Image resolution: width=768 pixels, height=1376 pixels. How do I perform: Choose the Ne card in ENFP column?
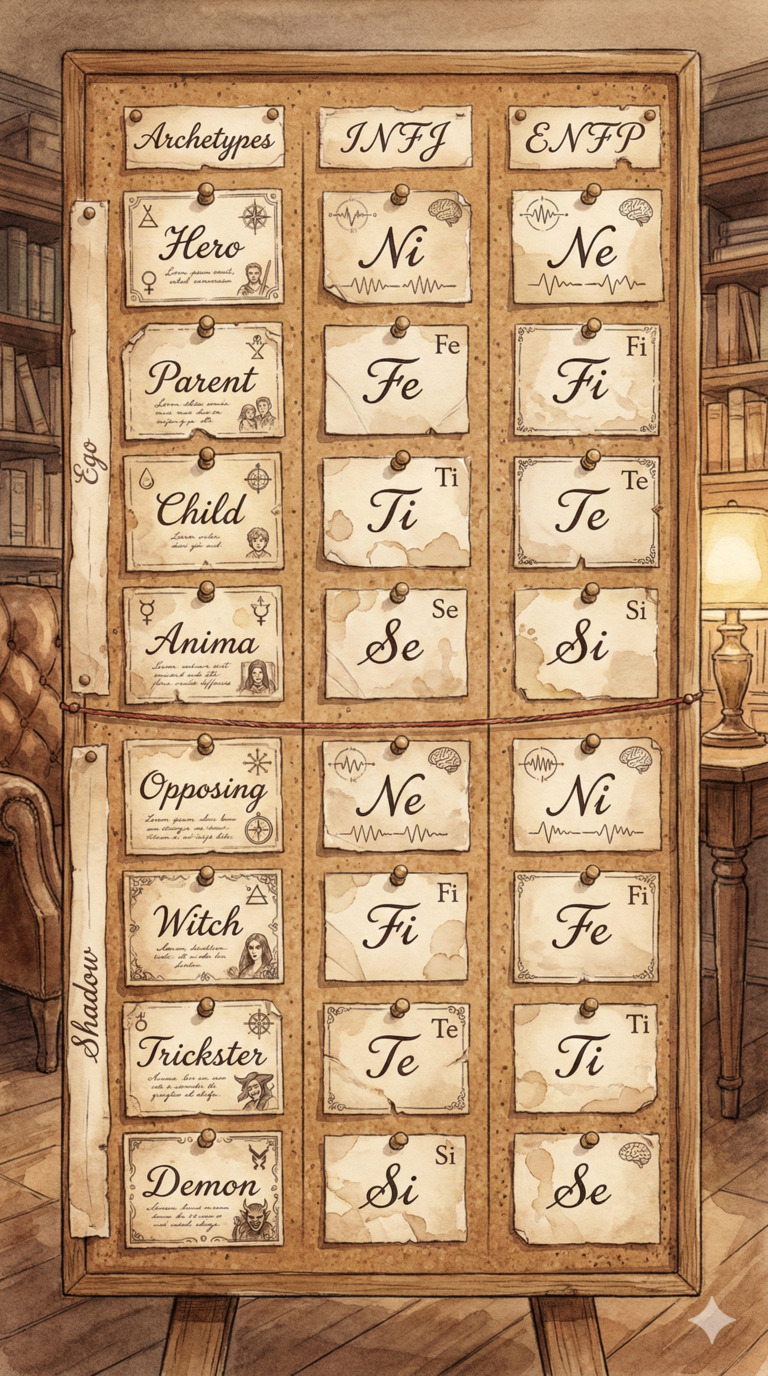click(587, 247)
